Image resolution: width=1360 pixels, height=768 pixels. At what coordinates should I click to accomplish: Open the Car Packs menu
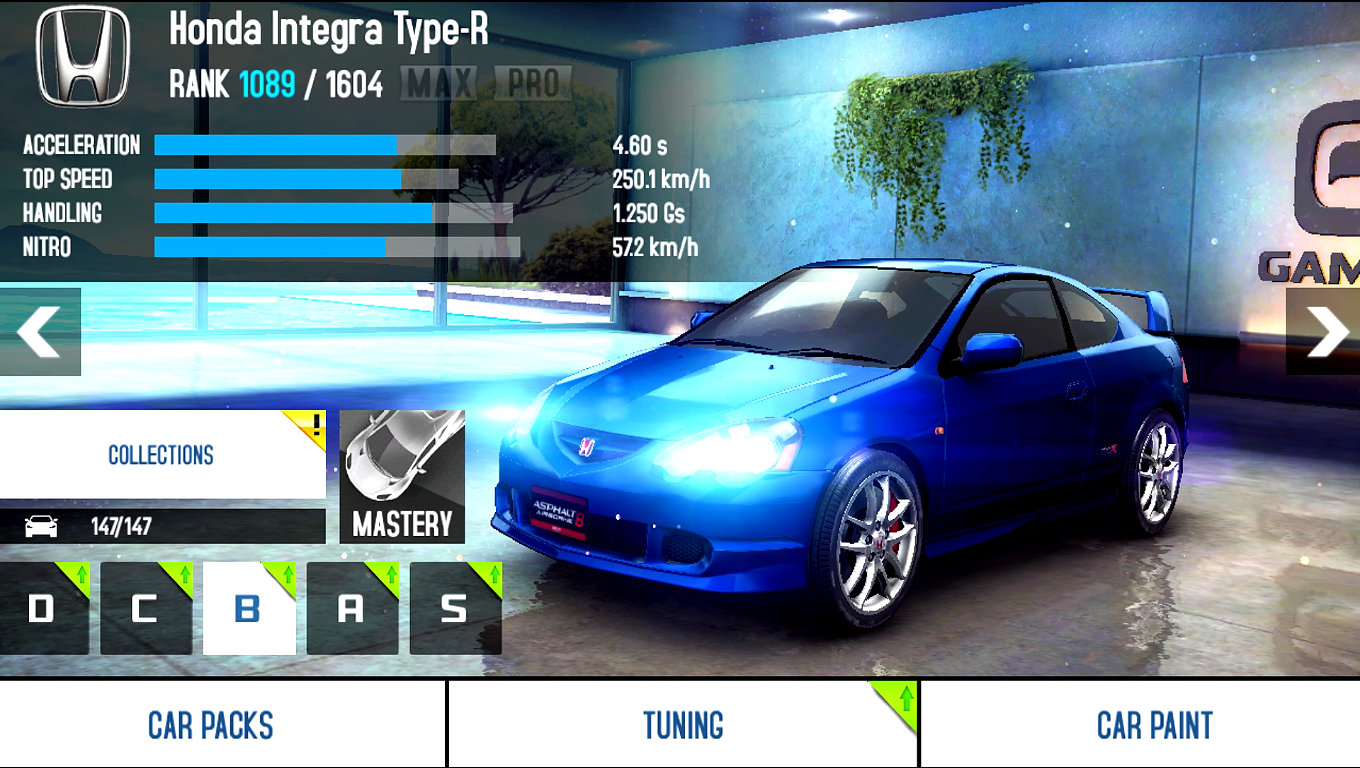(x=211, y=725)
